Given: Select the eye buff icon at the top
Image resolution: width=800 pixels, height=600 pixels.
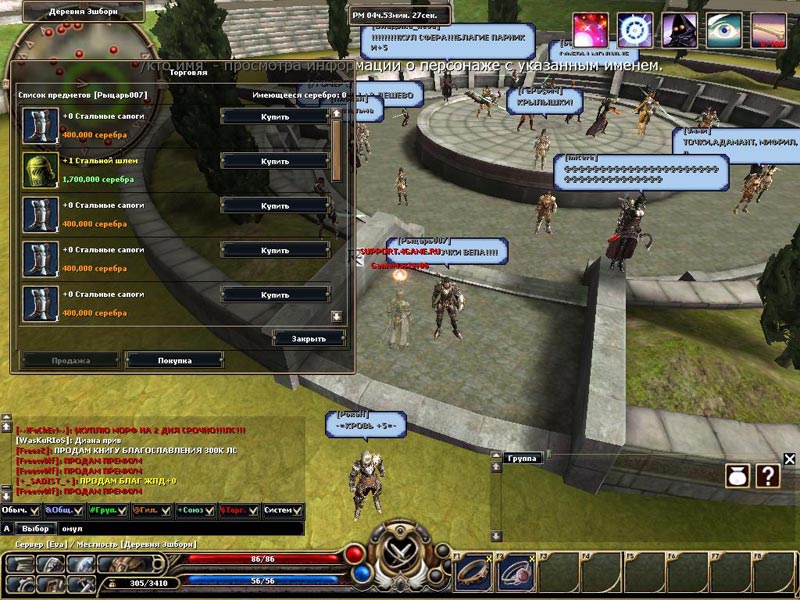Looking at the screenshot, I should 725,31.
